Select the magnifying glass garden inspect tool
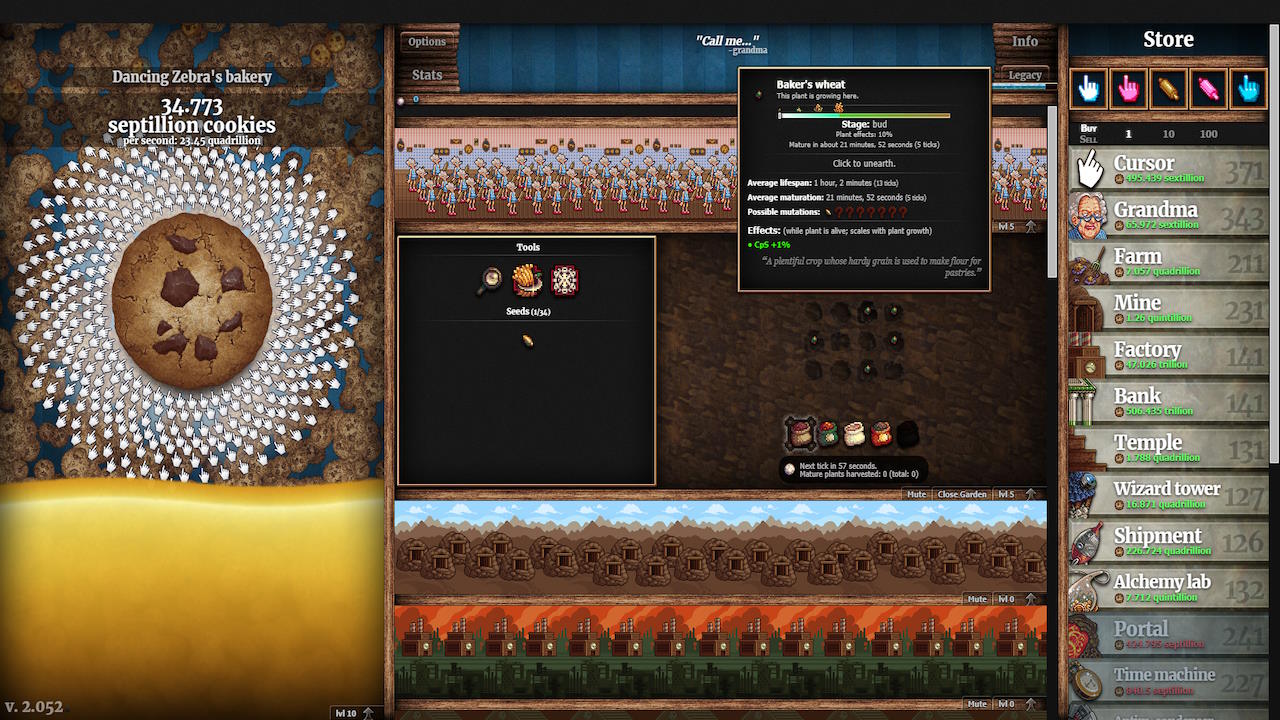 click(490, 280)
